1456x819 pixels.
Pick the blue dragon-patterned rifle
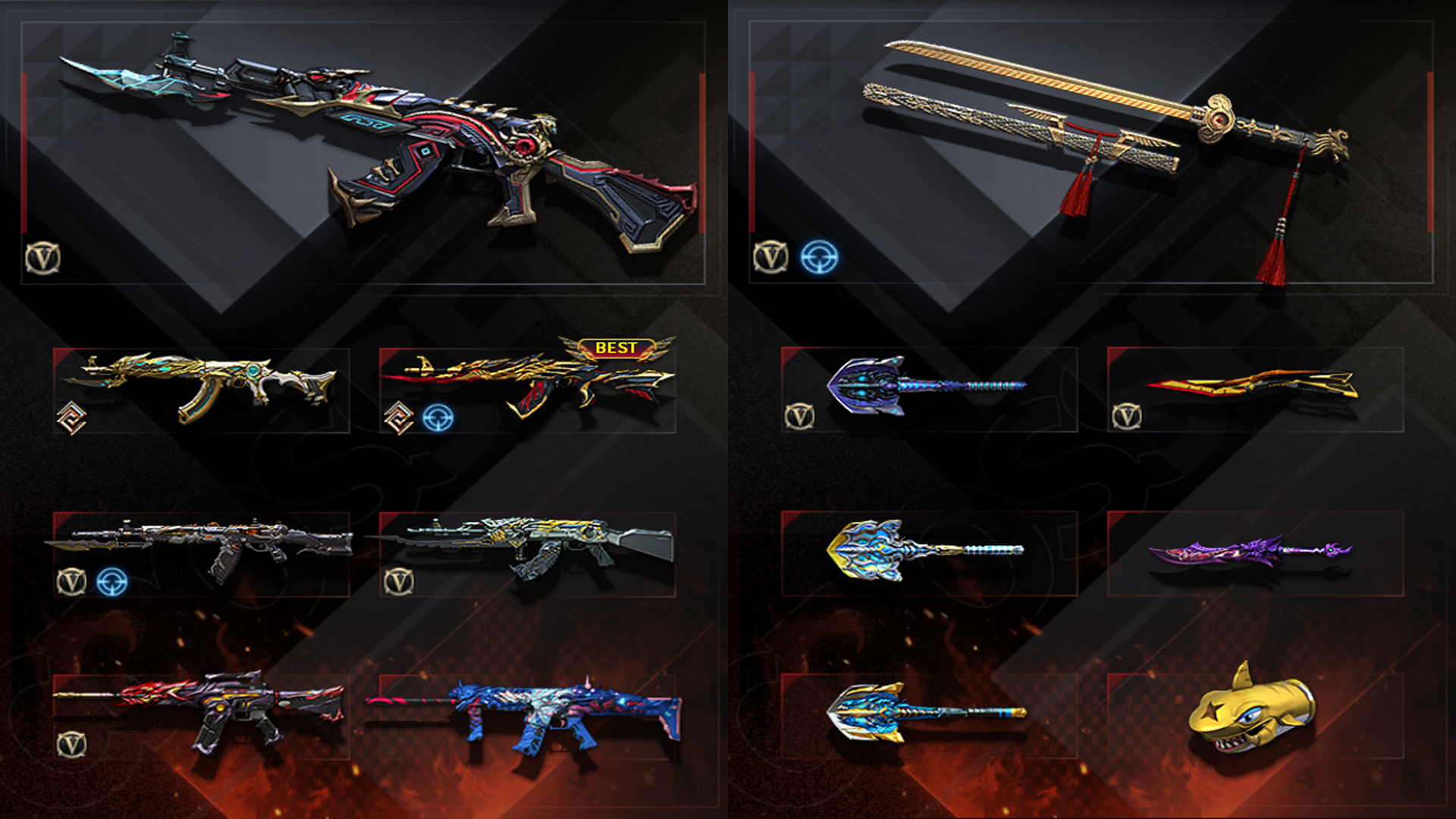click(528, 714)
